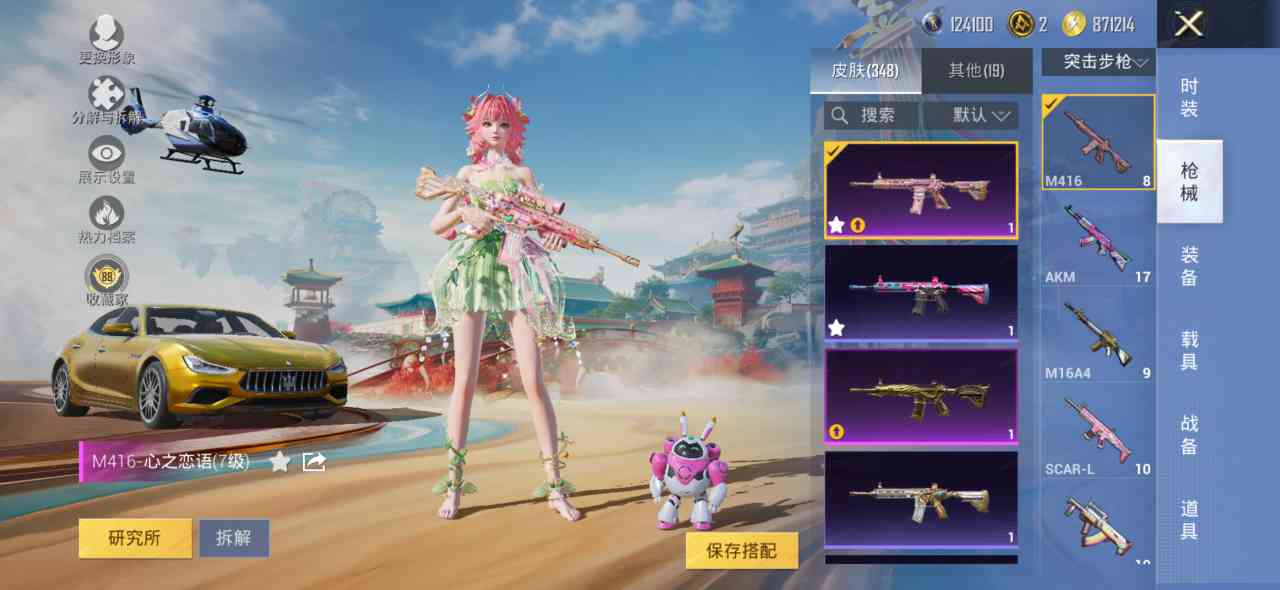The height and width of the screenshot is (590, 1280).
Task: Select the 时装 outfit category
Action: [1188, 97]
